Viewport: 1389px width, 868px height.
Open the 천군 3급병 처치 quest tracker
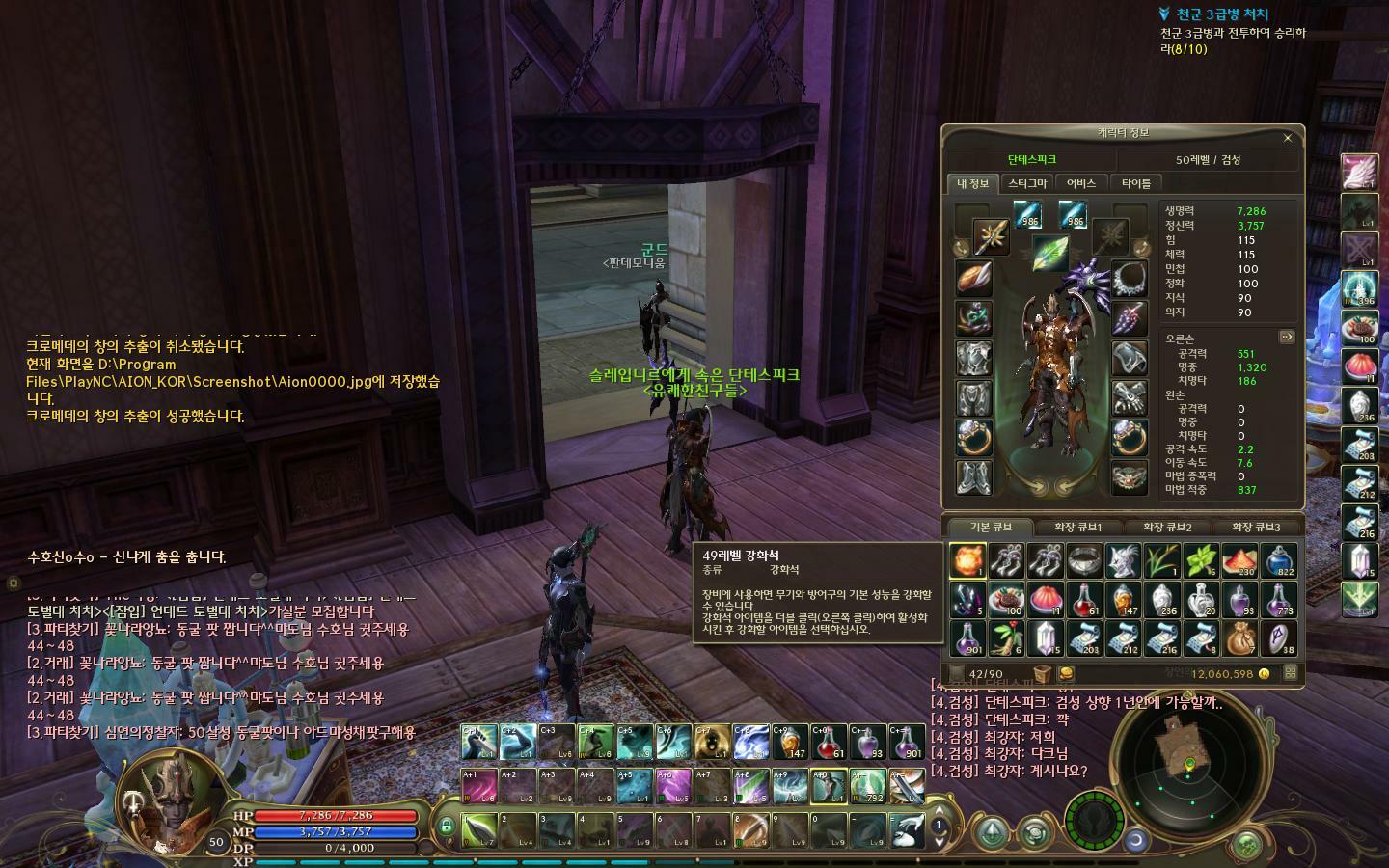click(x=1221, y=14)
